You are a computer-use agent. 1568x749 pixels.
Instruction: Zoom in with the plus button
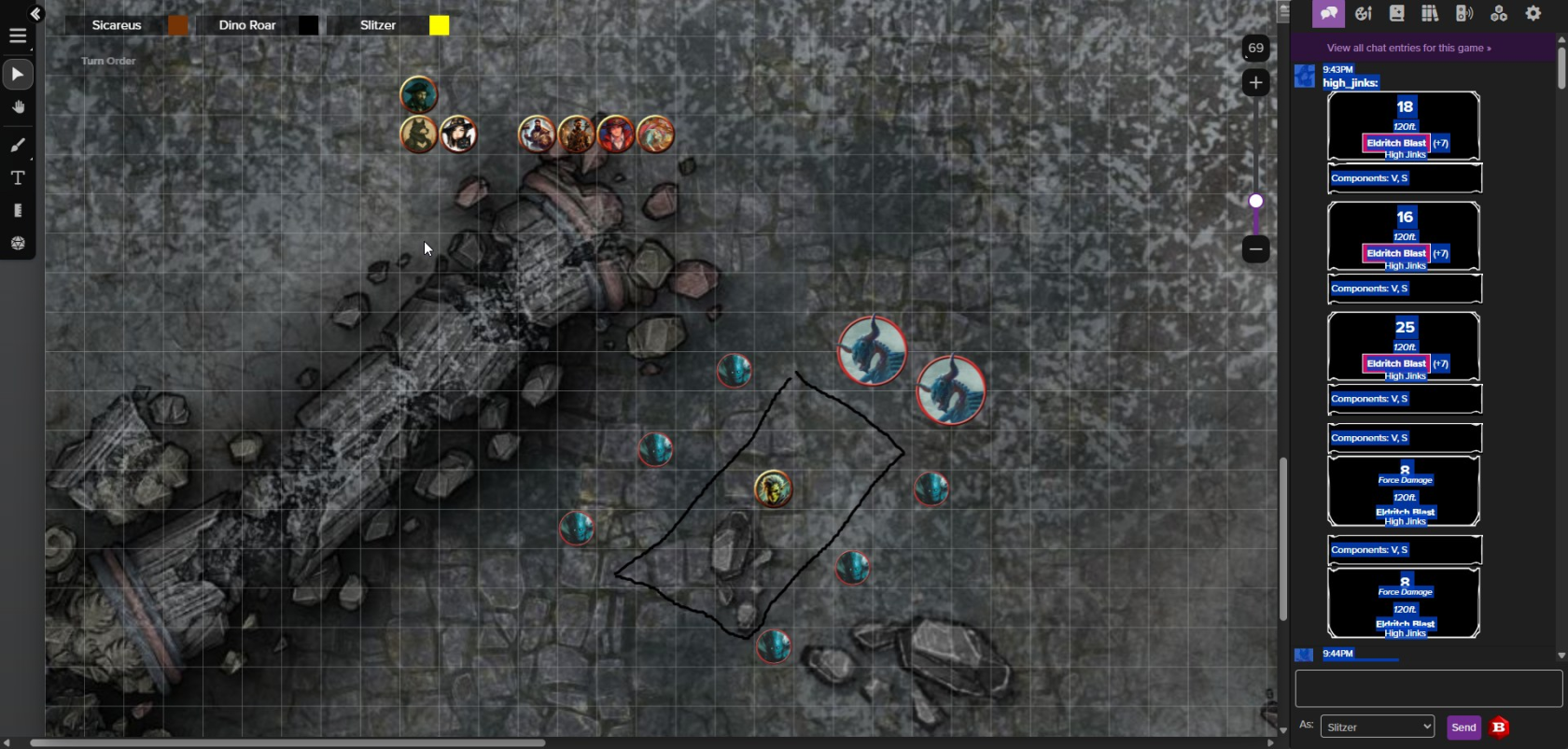click(x=1255, y=83)
